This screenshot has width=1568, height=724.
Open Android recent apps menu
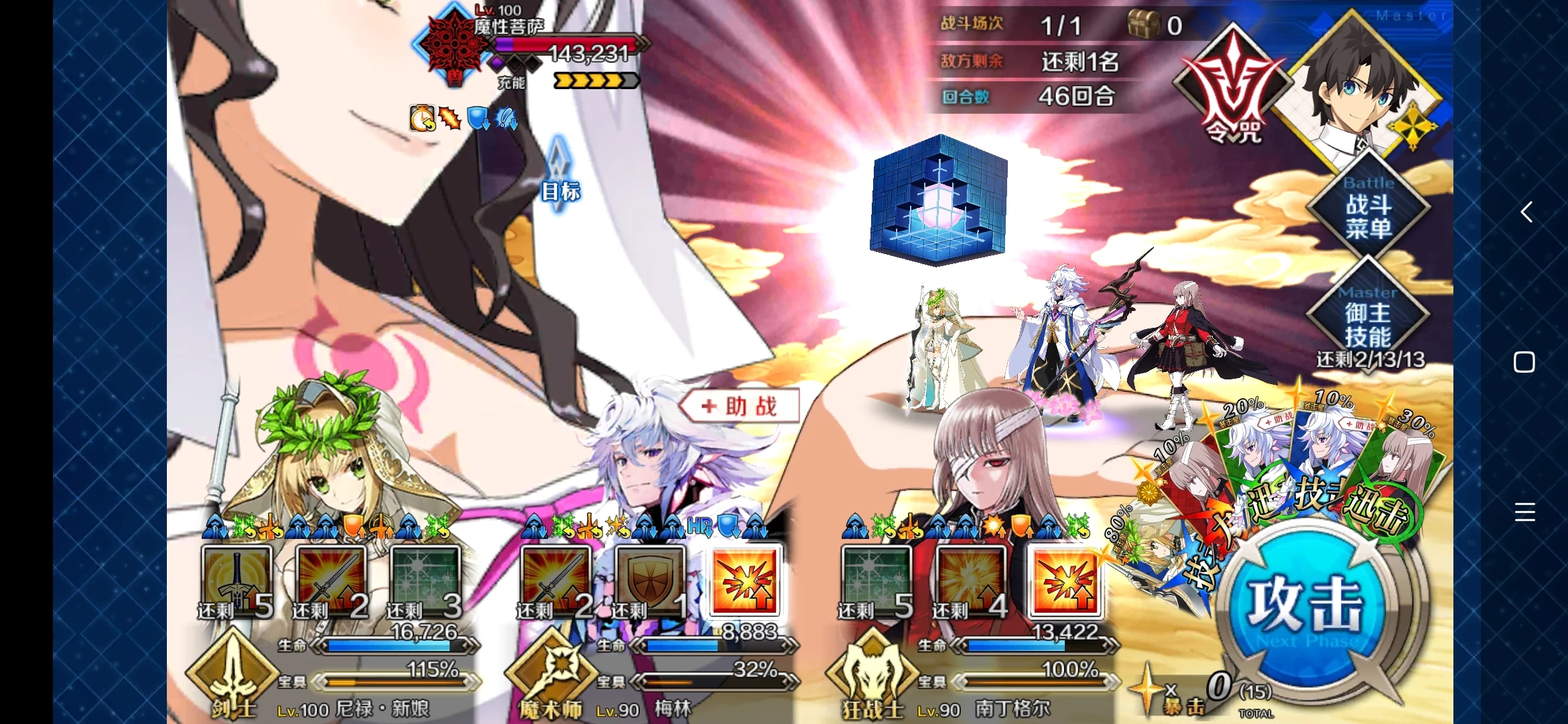tap(1524, 512)
